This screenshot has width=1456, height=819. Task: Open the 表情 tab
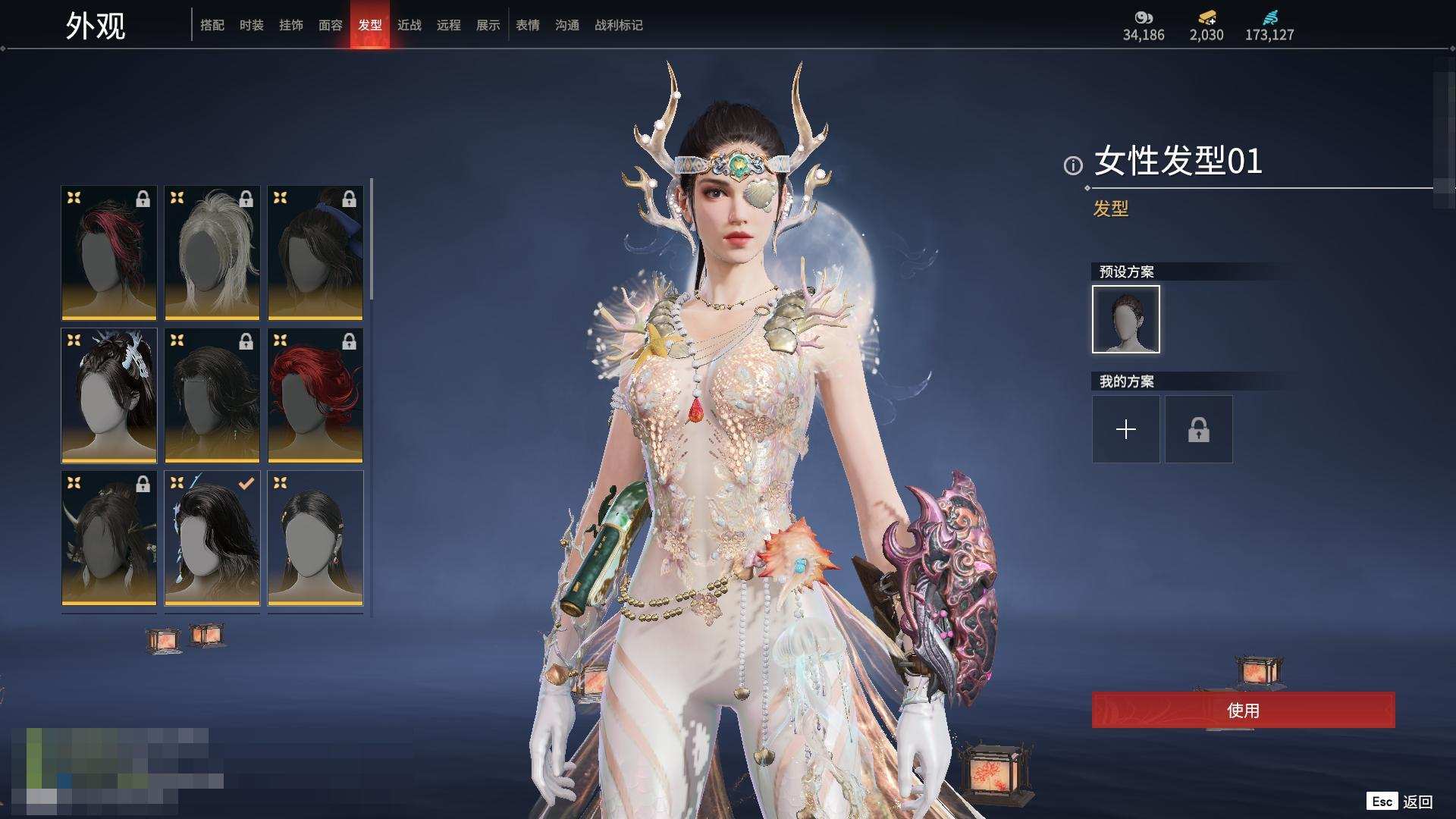pyautogui.click(x=528, y=25)
